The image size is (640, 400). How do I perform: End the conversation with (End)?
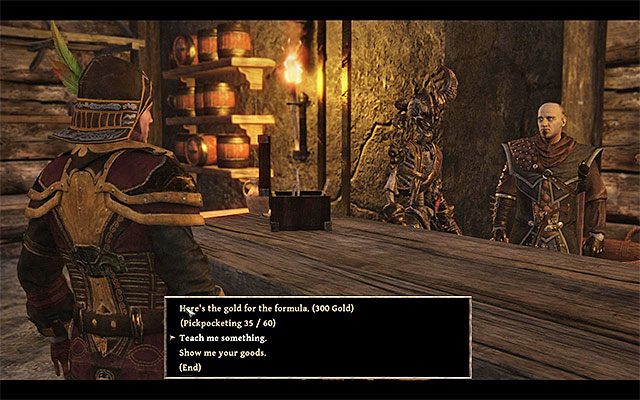[193, 368]
